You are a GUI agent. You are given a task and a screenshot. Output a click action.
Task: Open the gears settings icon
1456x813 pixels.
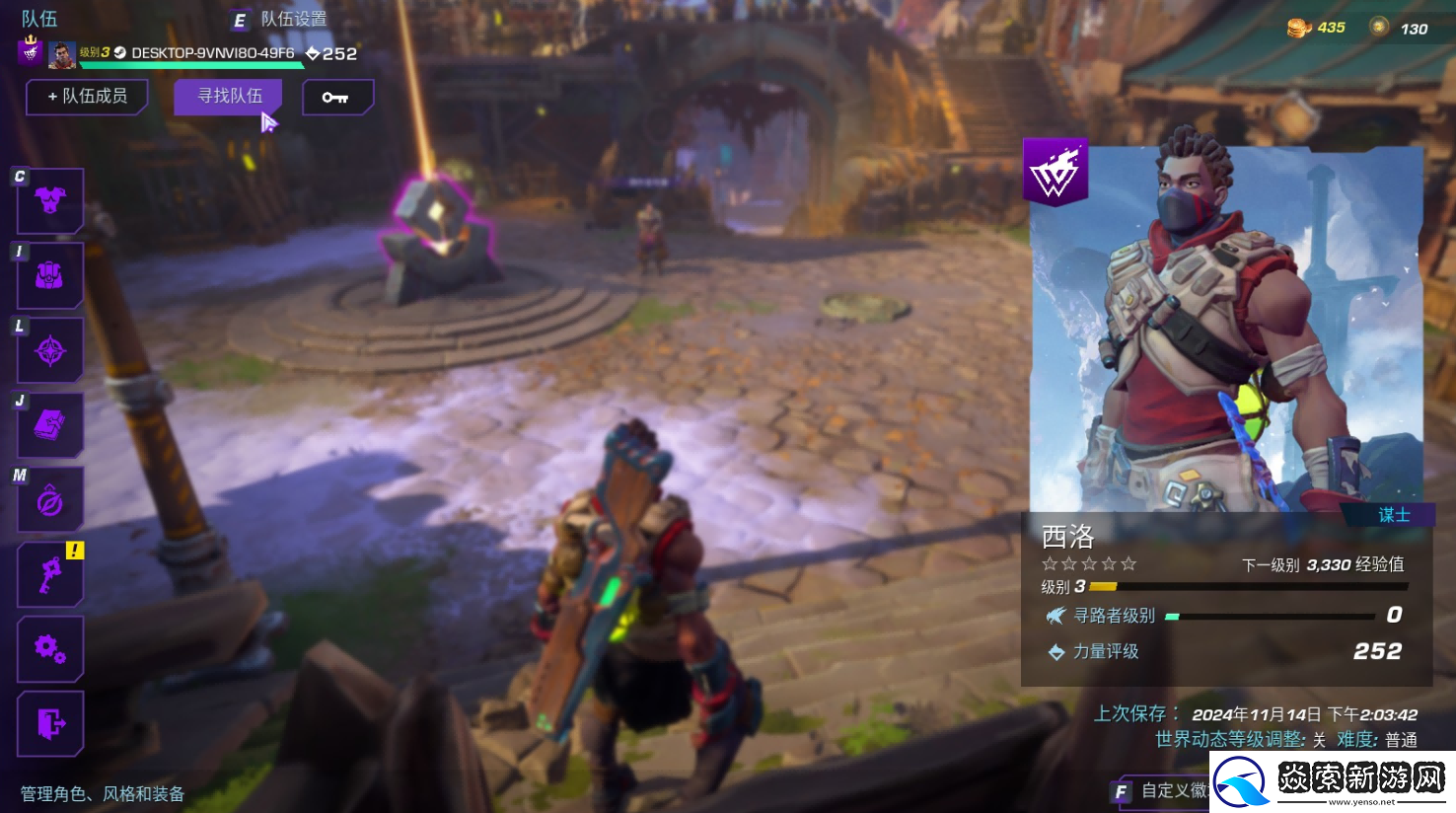click(50, 649)
